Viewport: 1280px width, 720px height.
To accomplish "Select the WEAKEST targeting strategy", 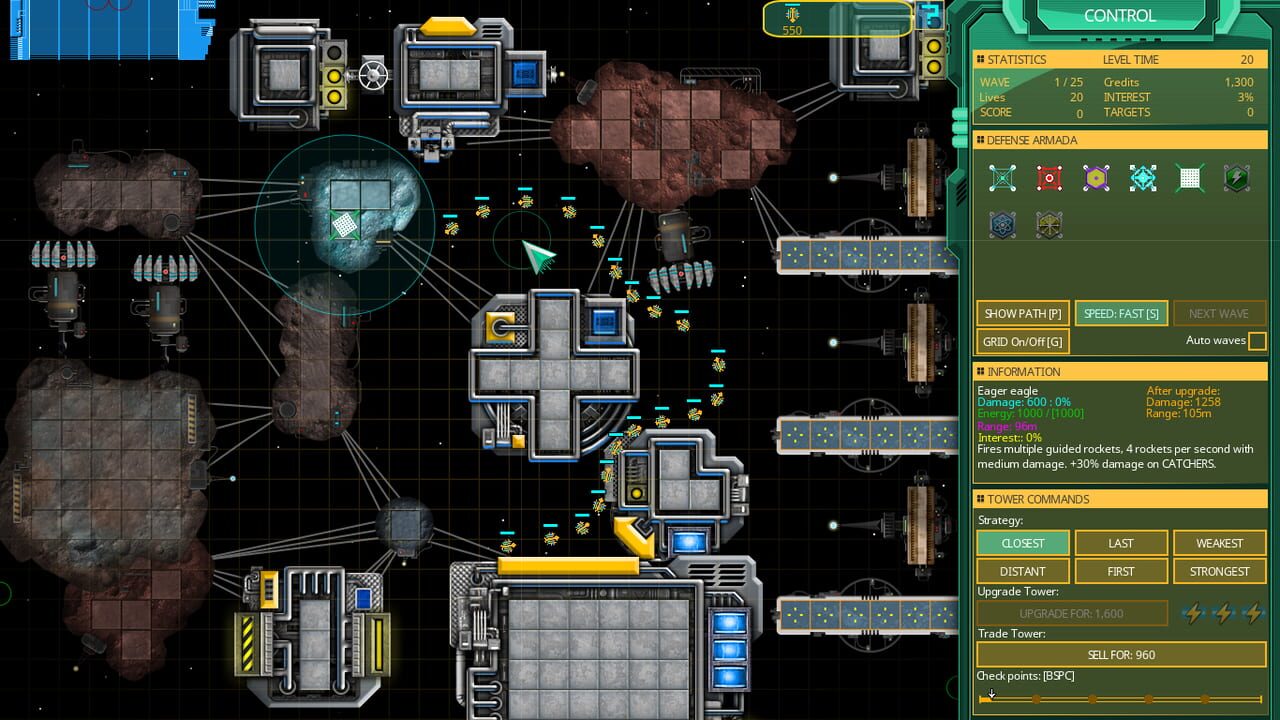I will (x=1219, y=543).
